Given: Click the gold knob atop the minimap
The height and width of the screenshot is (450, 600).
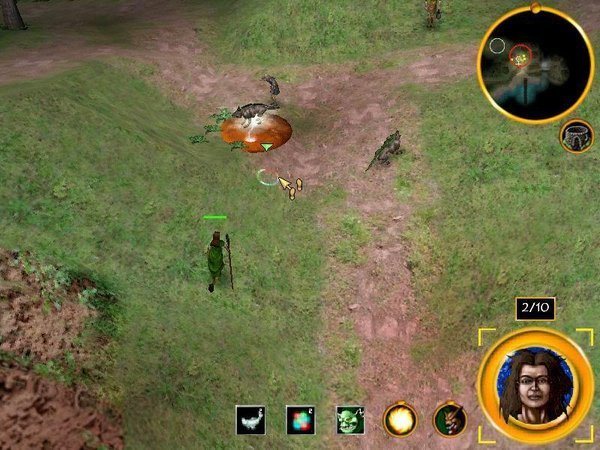Looking at the screenshot, I should 536,10.
